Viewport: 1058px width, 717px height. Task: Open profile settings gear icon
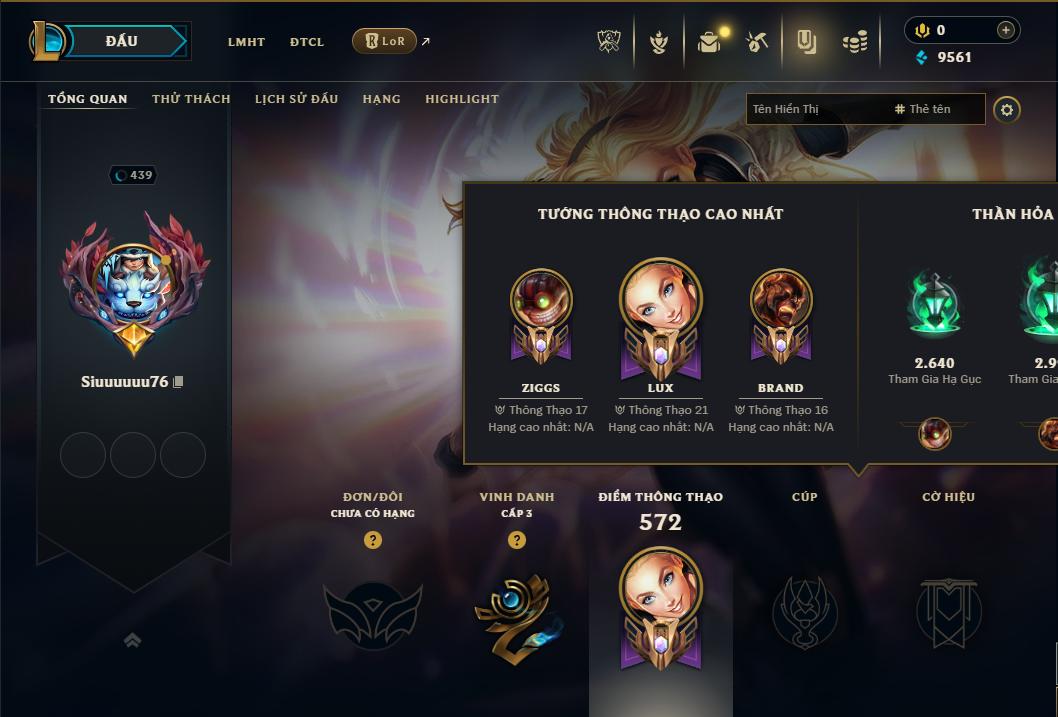(1007, 109)
